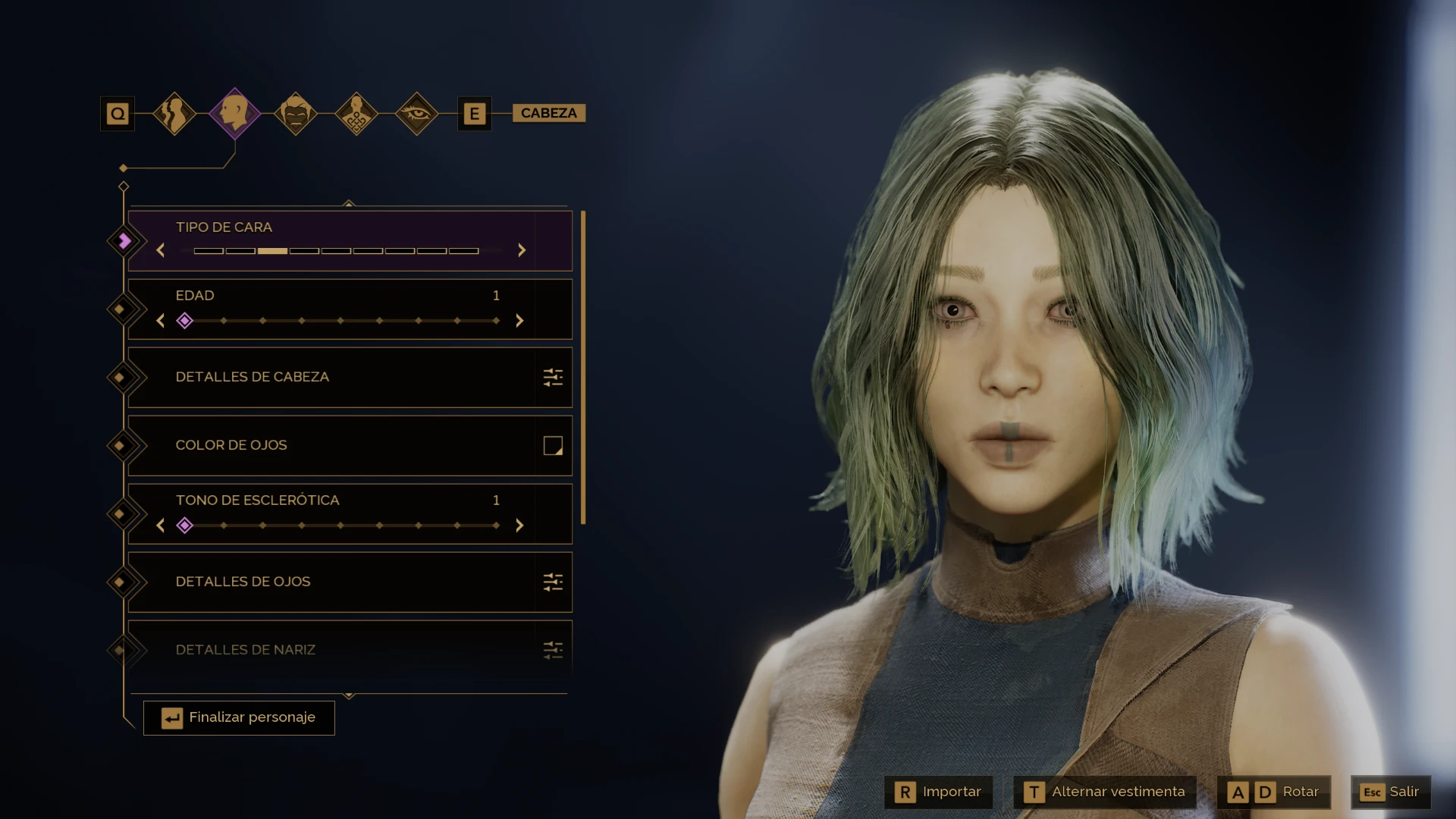
Task: Click the options list scrollbar
Action: [583, 368]
